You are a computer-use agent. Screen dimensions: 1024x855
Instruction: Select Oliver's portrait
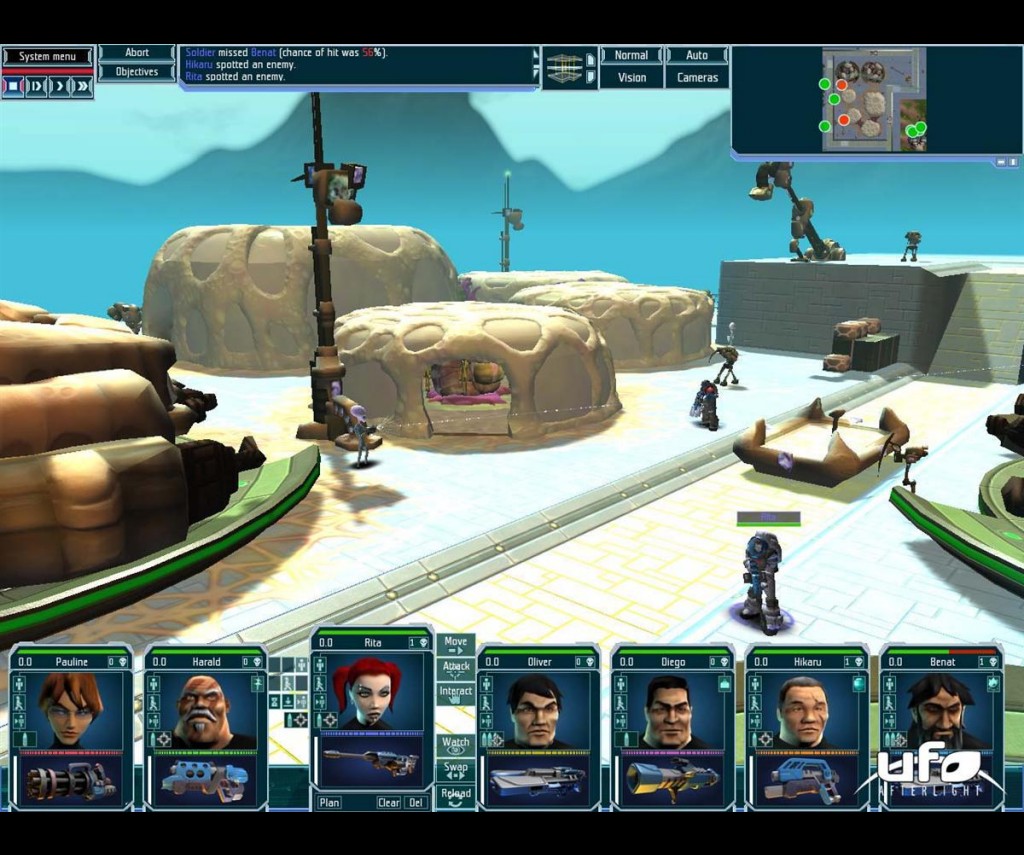pos(537,709)
